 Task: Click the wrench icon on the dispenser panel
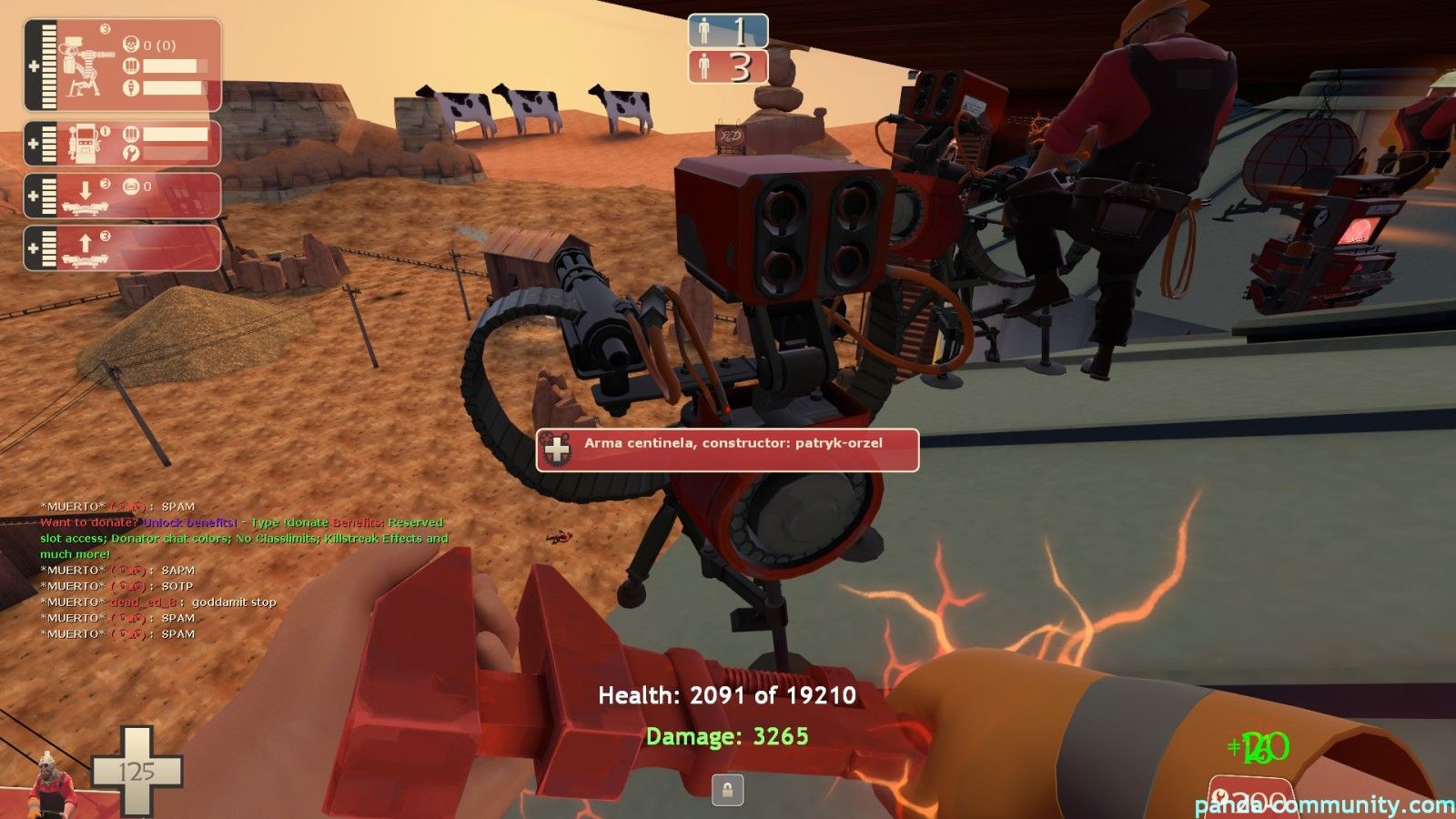click(131, 152)
